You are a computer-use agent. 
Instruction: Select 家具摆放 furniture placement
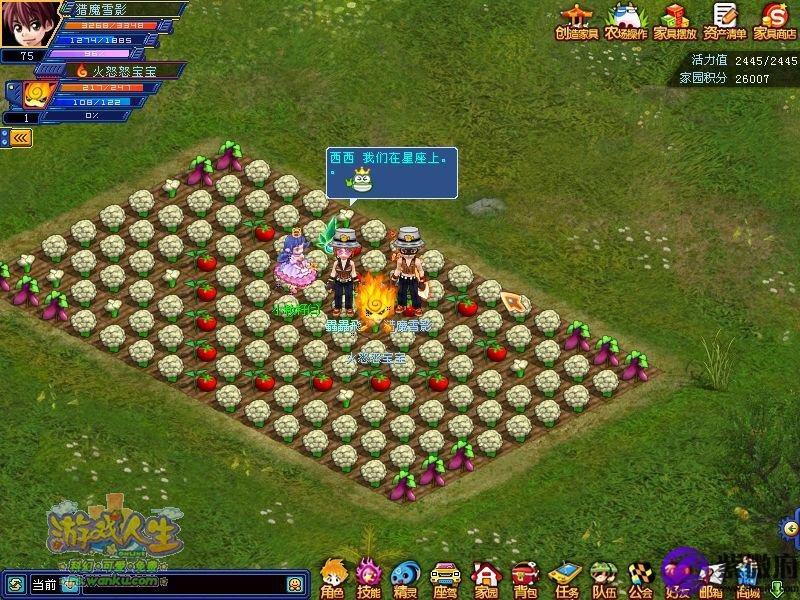pyautogui.click(x=675, y=20)
